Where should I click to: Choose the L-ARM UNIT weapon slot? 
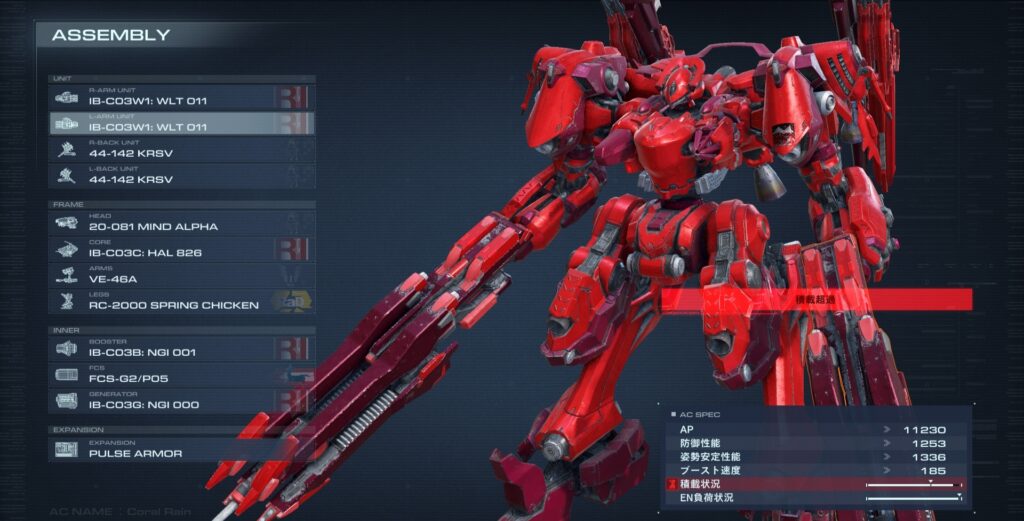(x=182, y=123)
